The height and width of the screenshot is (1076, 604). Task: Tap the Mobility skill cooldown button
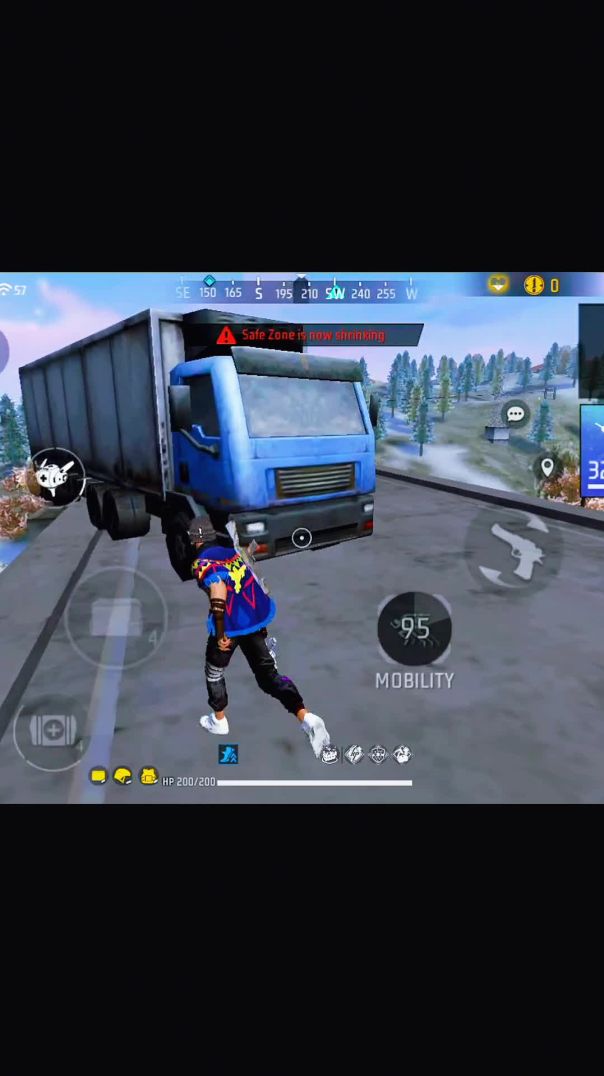[414, 628]
